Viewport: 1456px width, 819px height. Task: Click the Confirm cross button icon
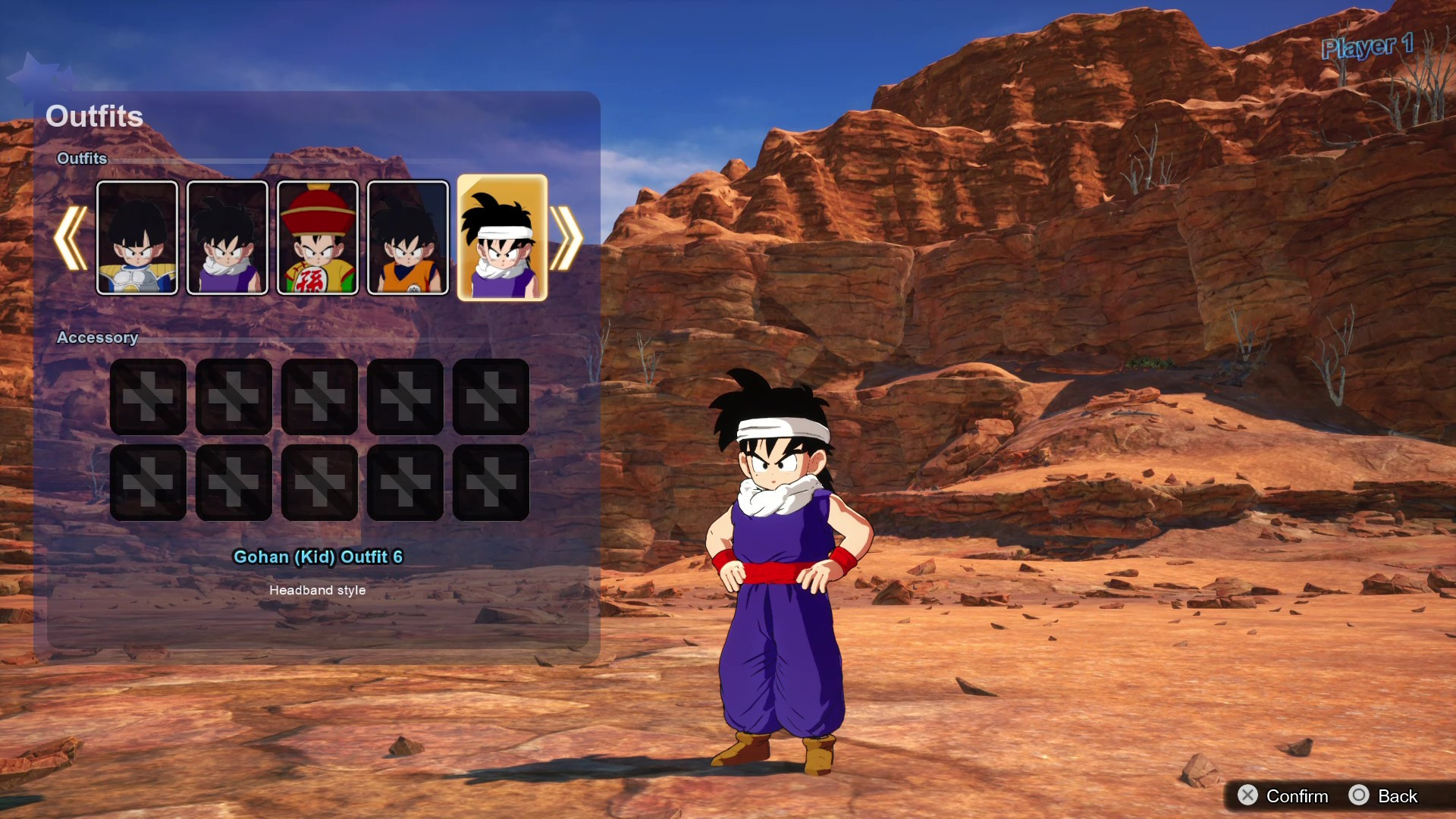1250,796
